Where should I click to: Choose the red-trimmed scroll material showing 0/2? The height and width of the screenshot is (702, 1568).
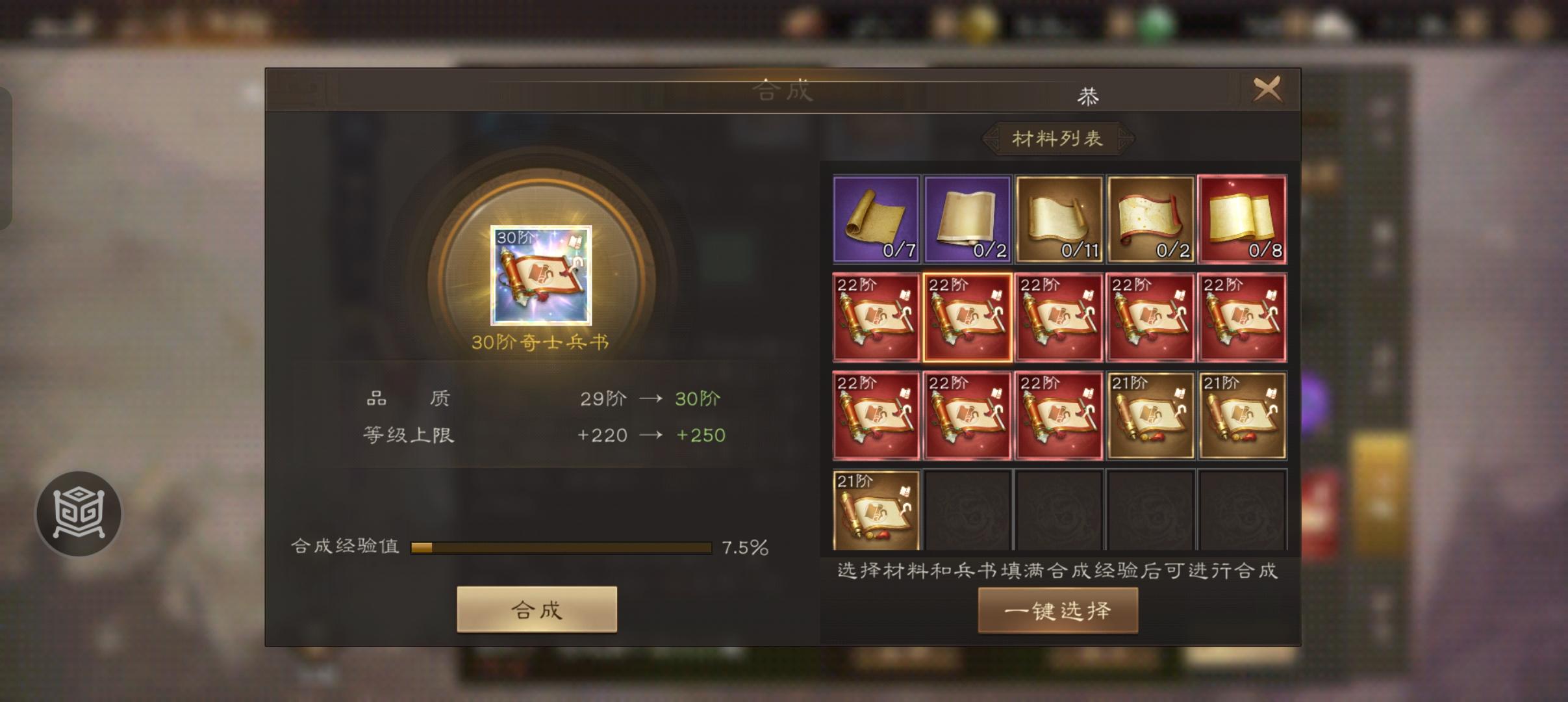(1151, 219)
